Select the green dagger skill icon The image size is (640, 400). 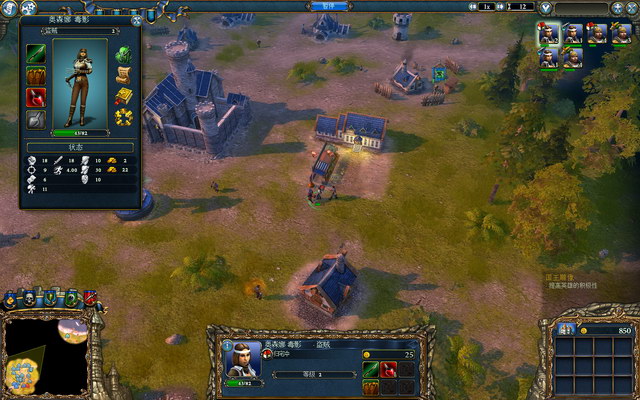(36, 53)
